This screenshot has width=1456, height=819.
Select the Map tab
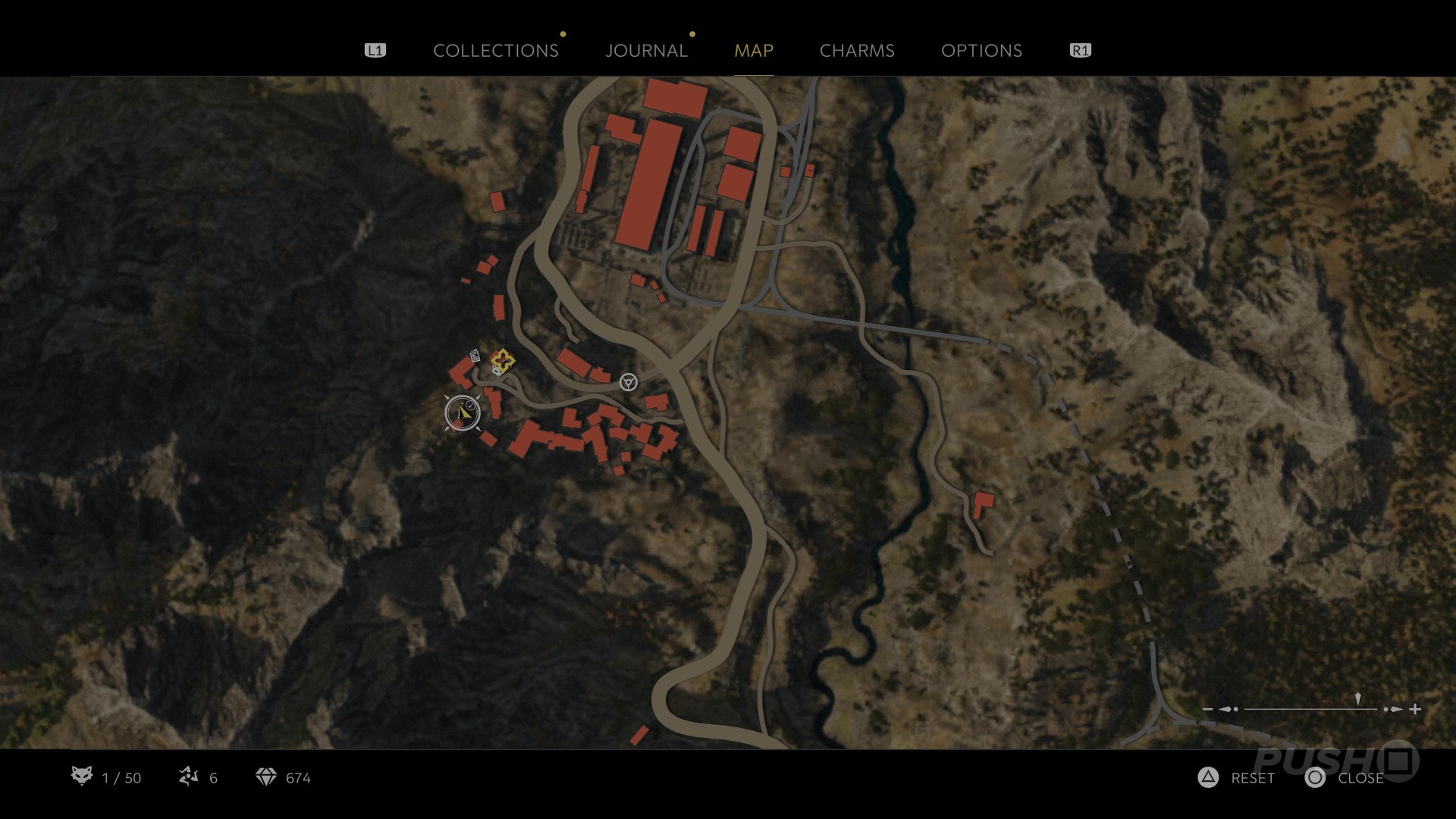[753, 51]
